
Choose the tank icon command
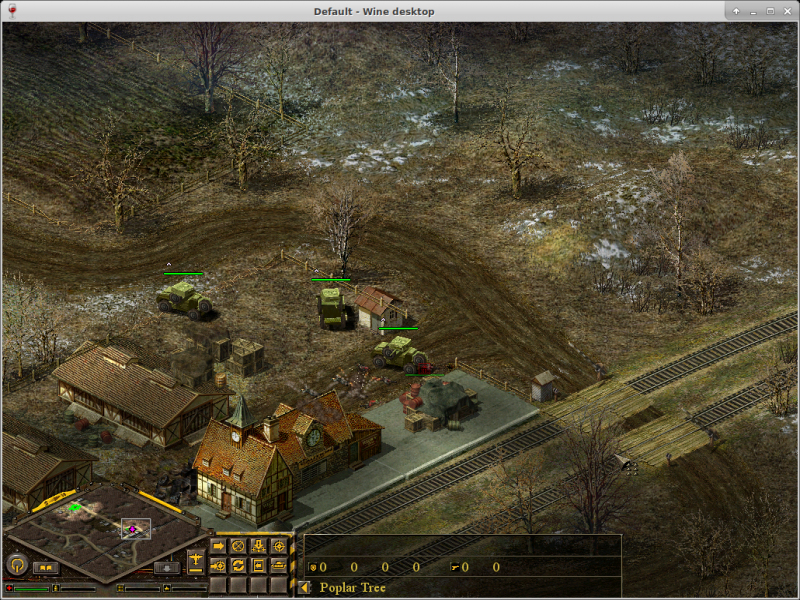click(x=278, y=566)
